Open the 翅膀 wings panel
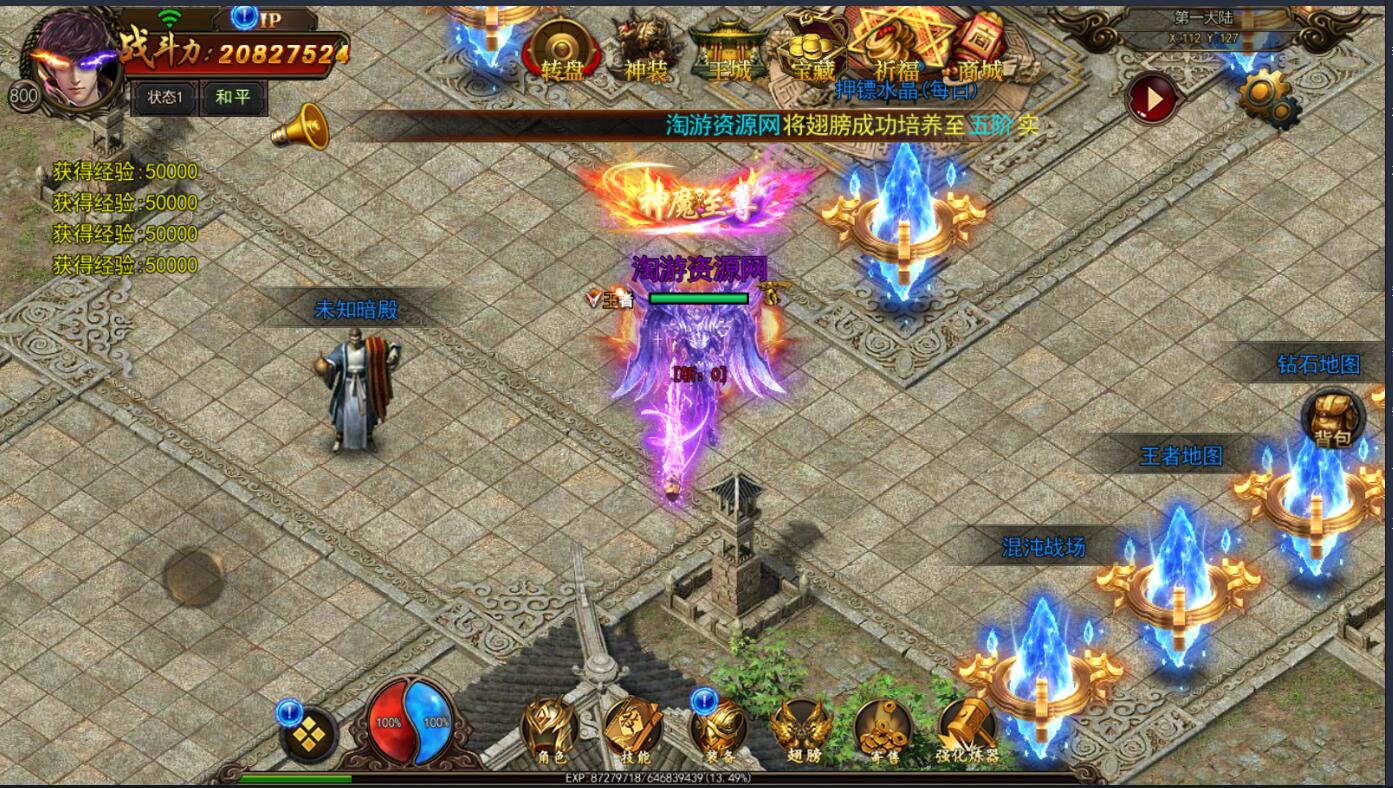 tap(801, 730)
